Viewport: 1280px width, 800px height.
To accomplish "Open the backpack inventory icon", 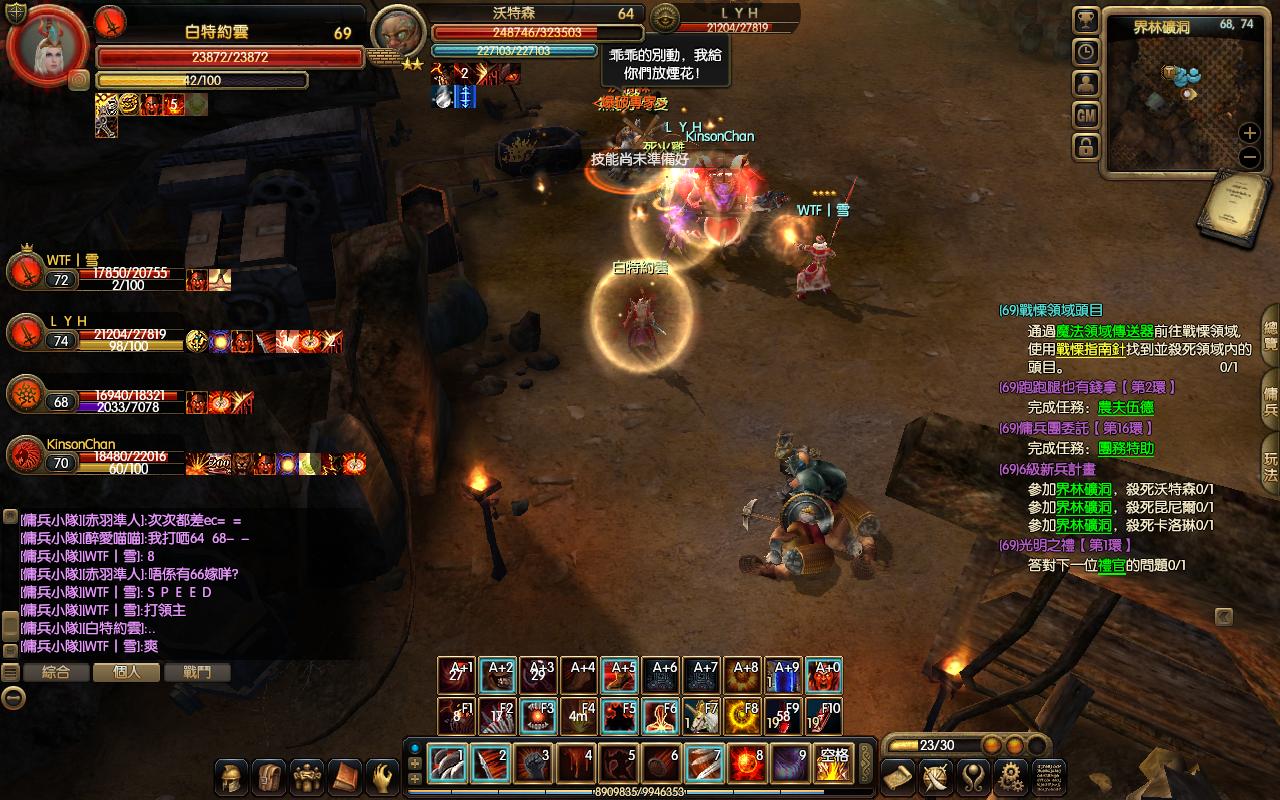I will point(269,777).
